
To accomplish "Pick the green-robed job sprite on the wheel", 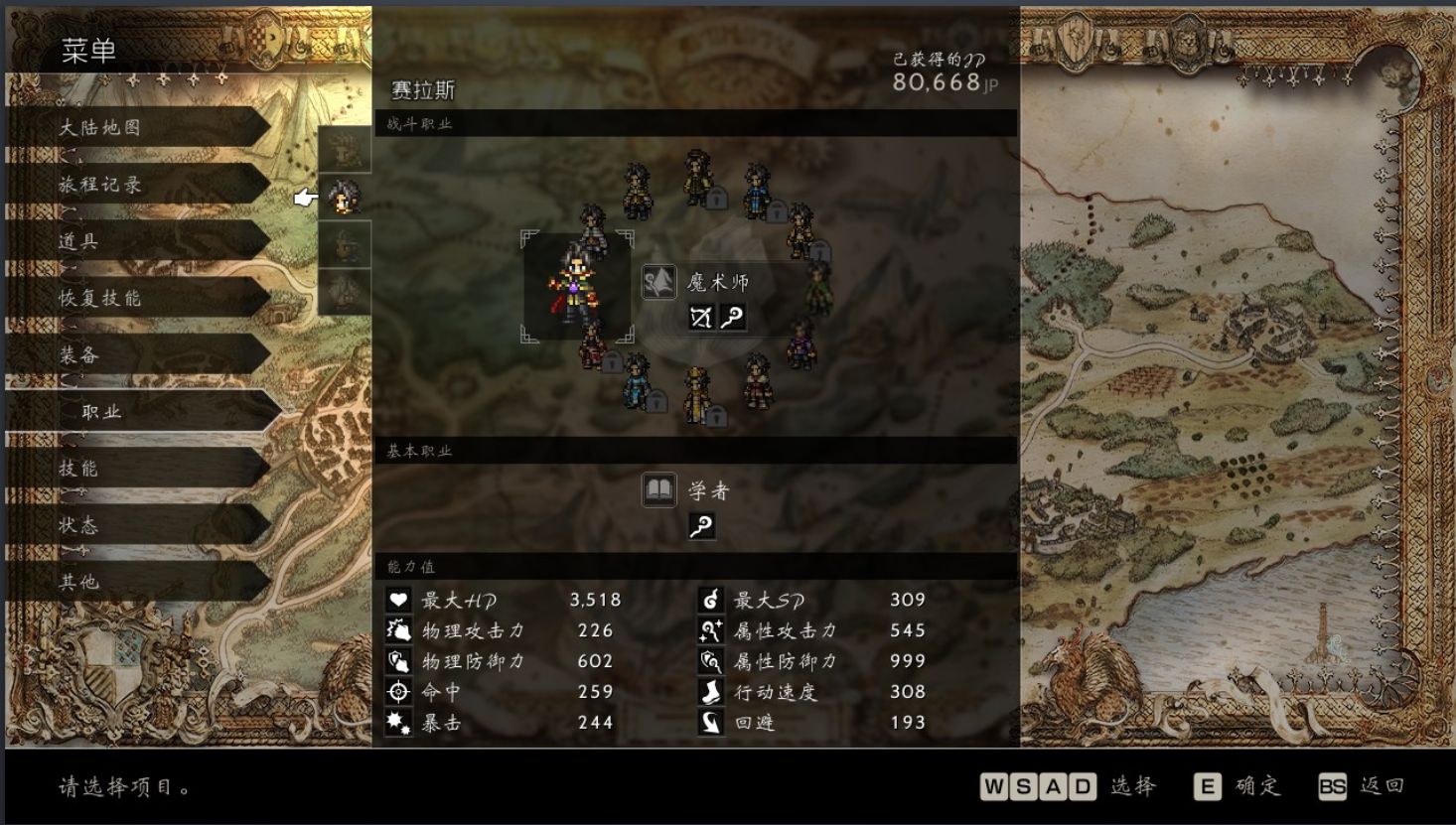I will (x=818, y=287).
